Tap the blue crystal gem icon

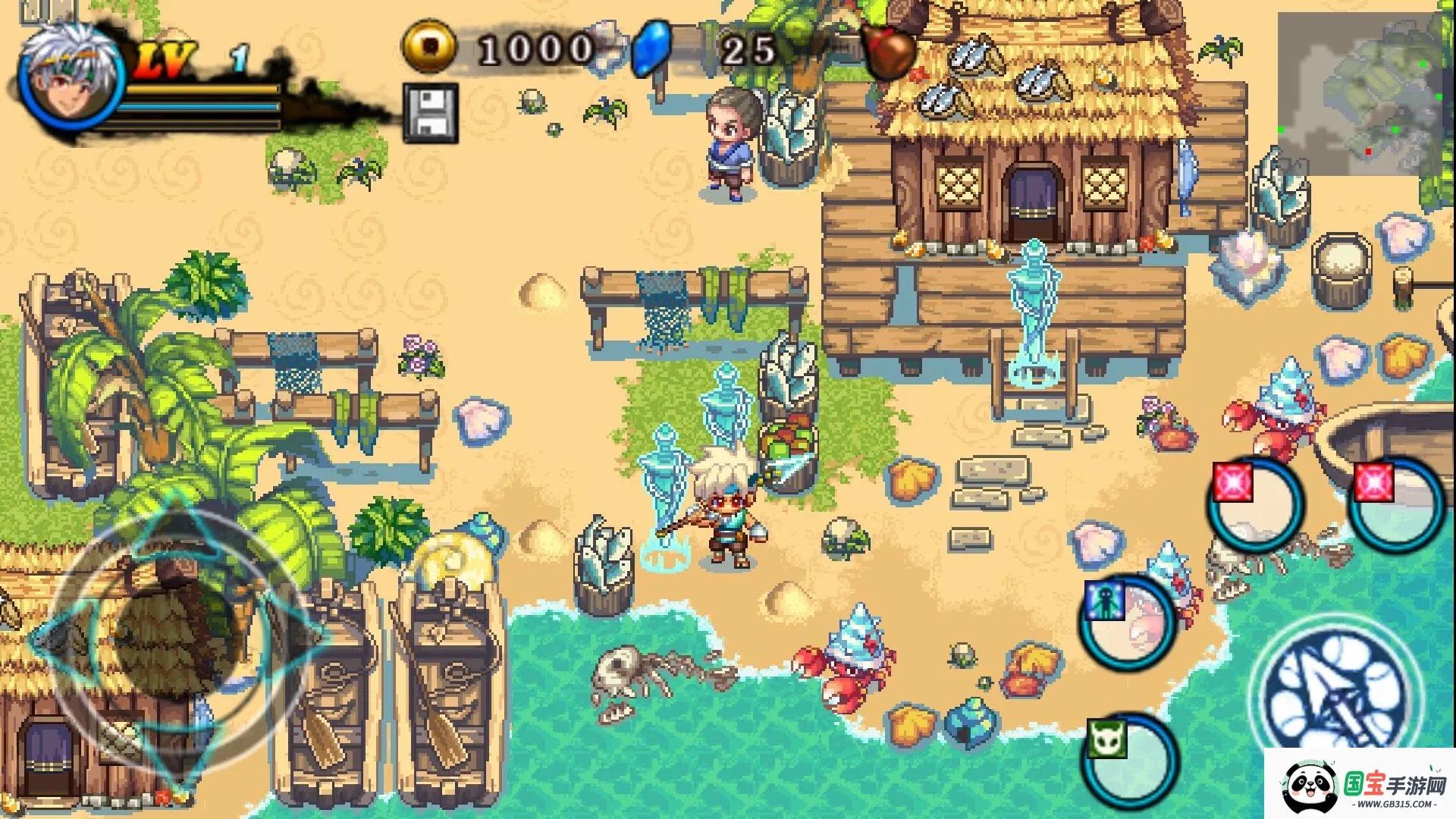click(x=652, y=49)
